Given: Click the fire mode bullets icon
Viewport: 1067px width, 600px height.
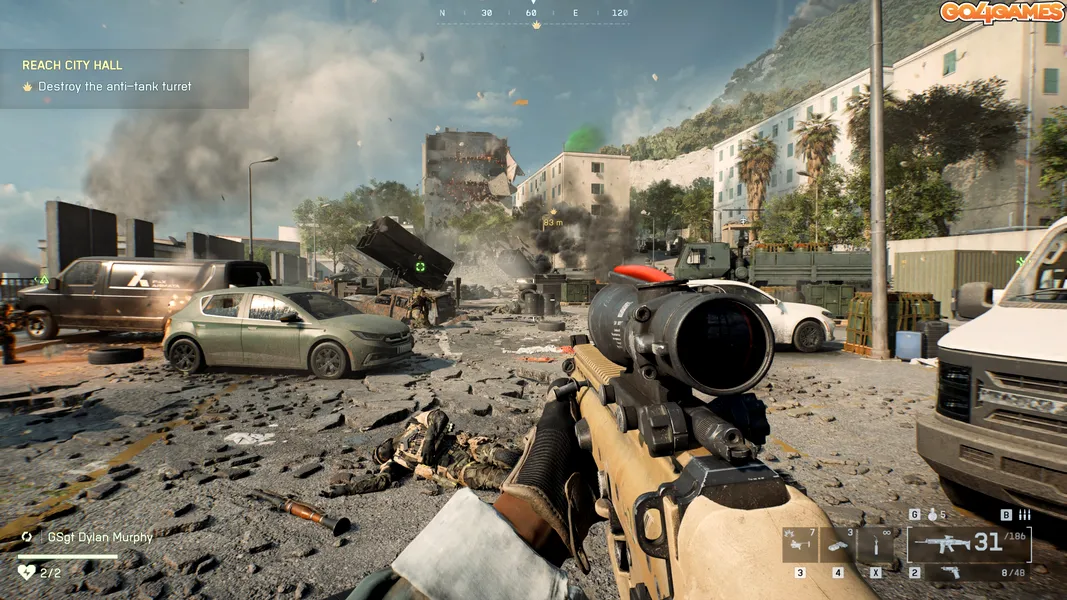Looking at the screenshot, I should (x=1024, y=515).
